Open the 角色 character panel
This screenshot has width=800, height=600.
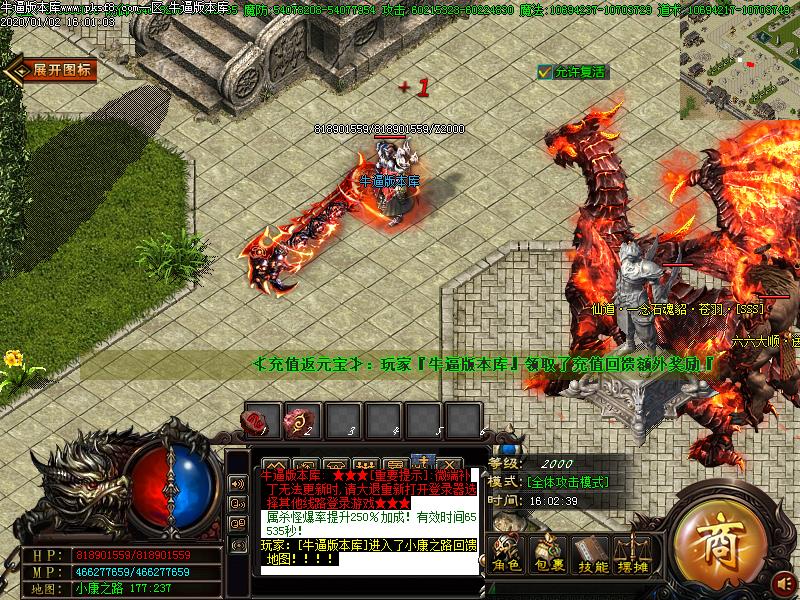pos(506,555)
